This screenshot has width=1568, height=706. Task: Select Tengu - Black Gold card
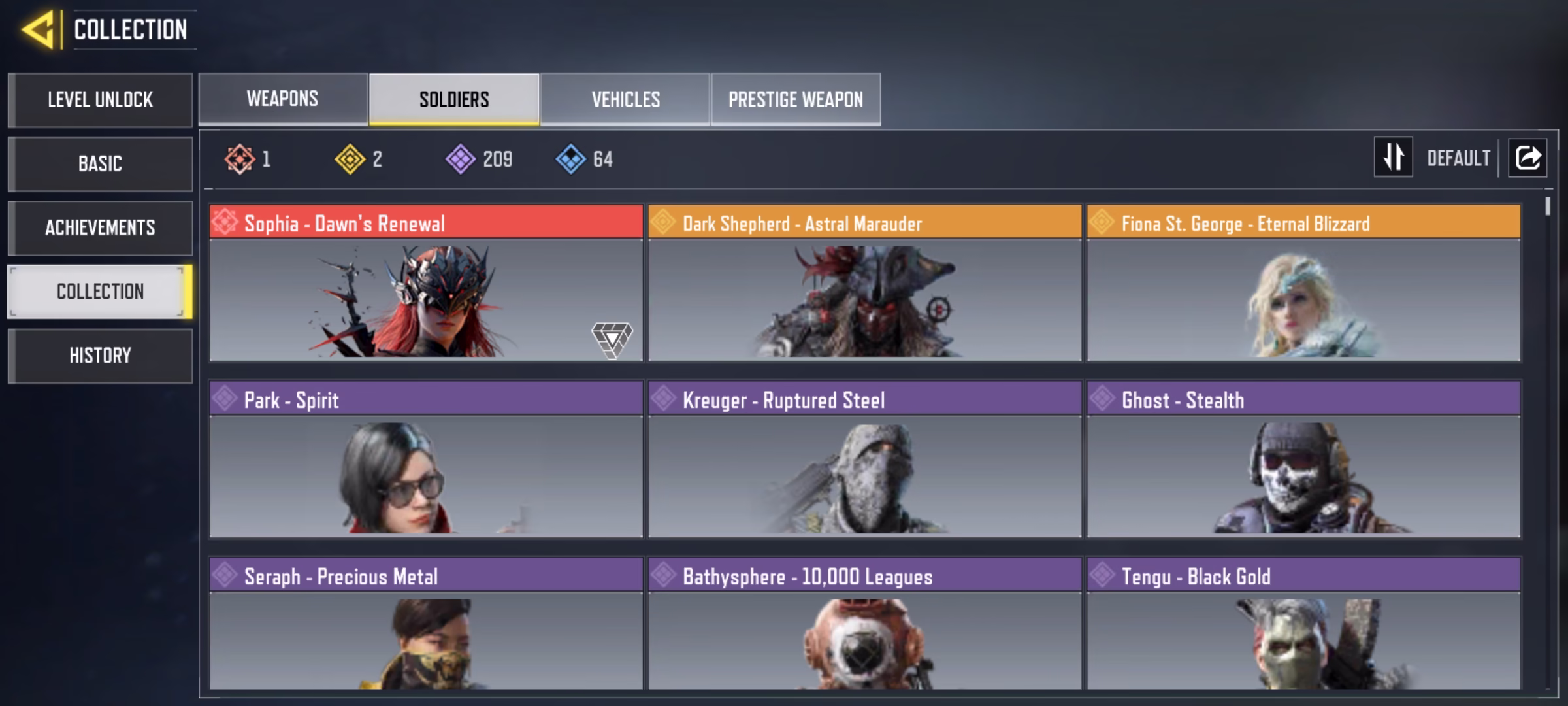click(1303, 624)
